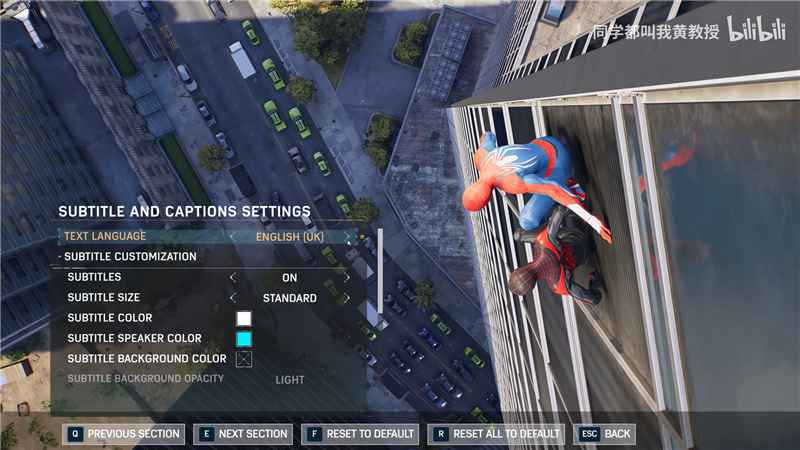Choose the cyan Subtitle Speaker Color swatch
The image size is (800, 450).
(244, 339)
